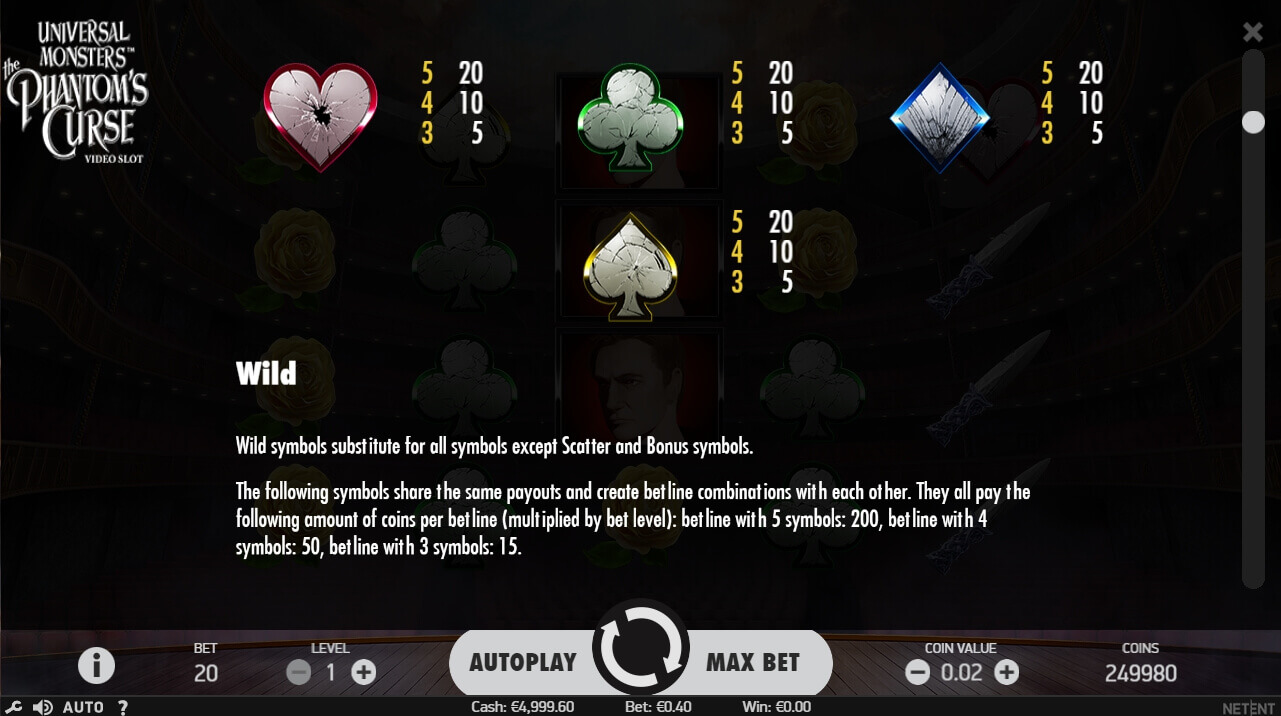
Task: Lower the coin value
Action: [x=917, y=672]
